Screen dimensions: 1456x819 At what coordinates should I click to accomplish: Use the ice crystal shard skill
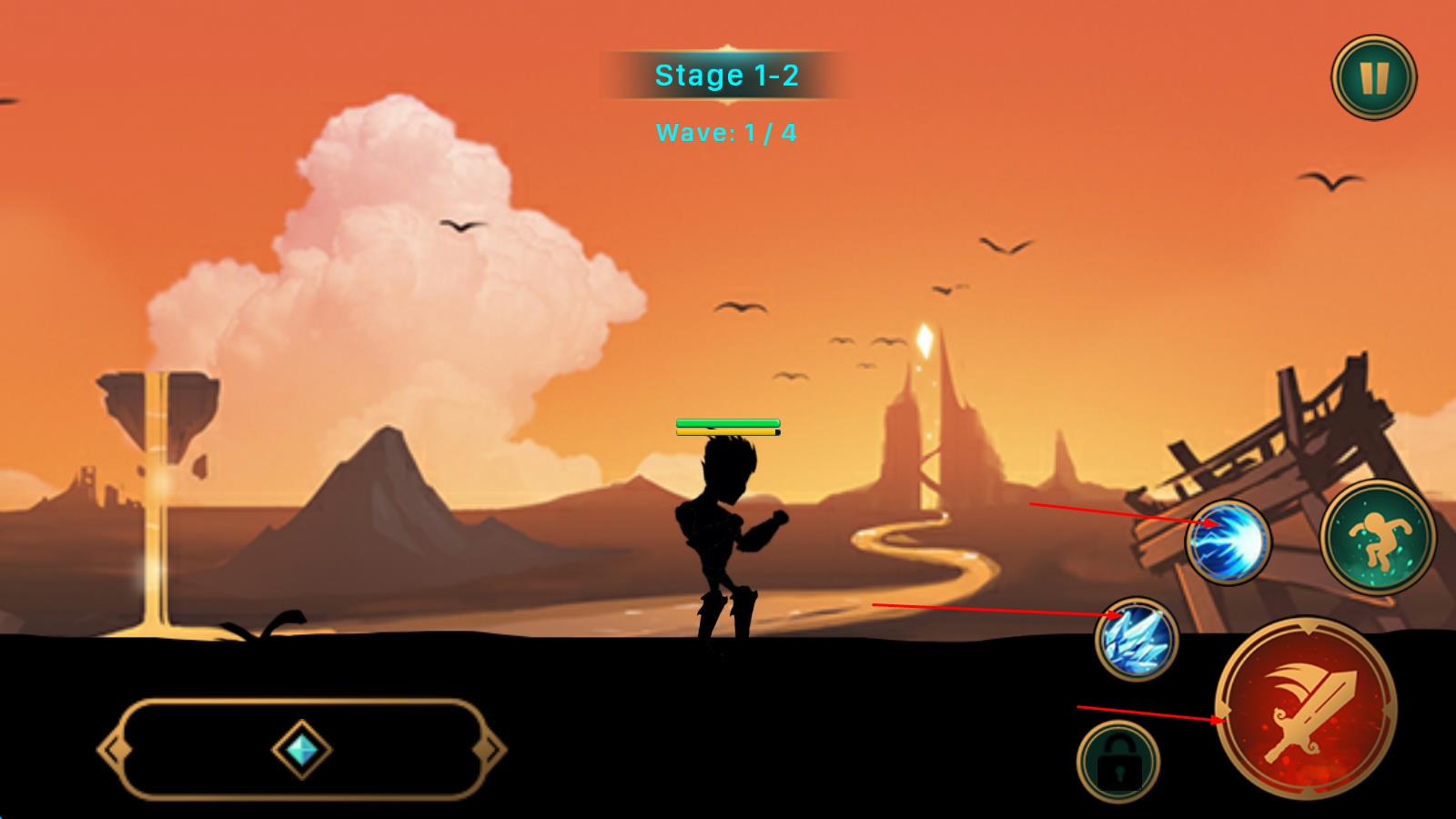[1137, 639]
